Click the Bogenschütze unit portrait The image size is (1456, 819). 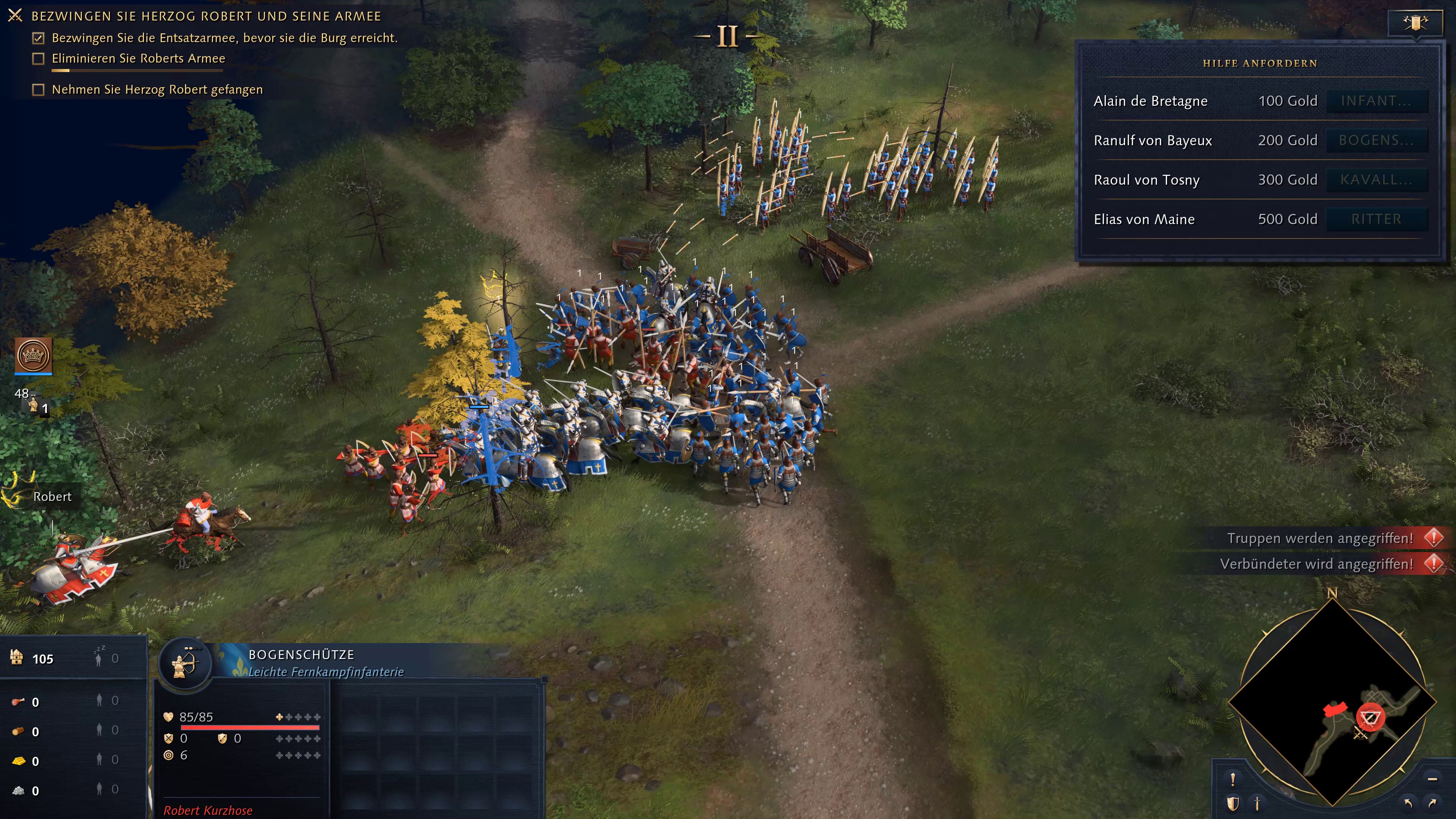(185, 663)
